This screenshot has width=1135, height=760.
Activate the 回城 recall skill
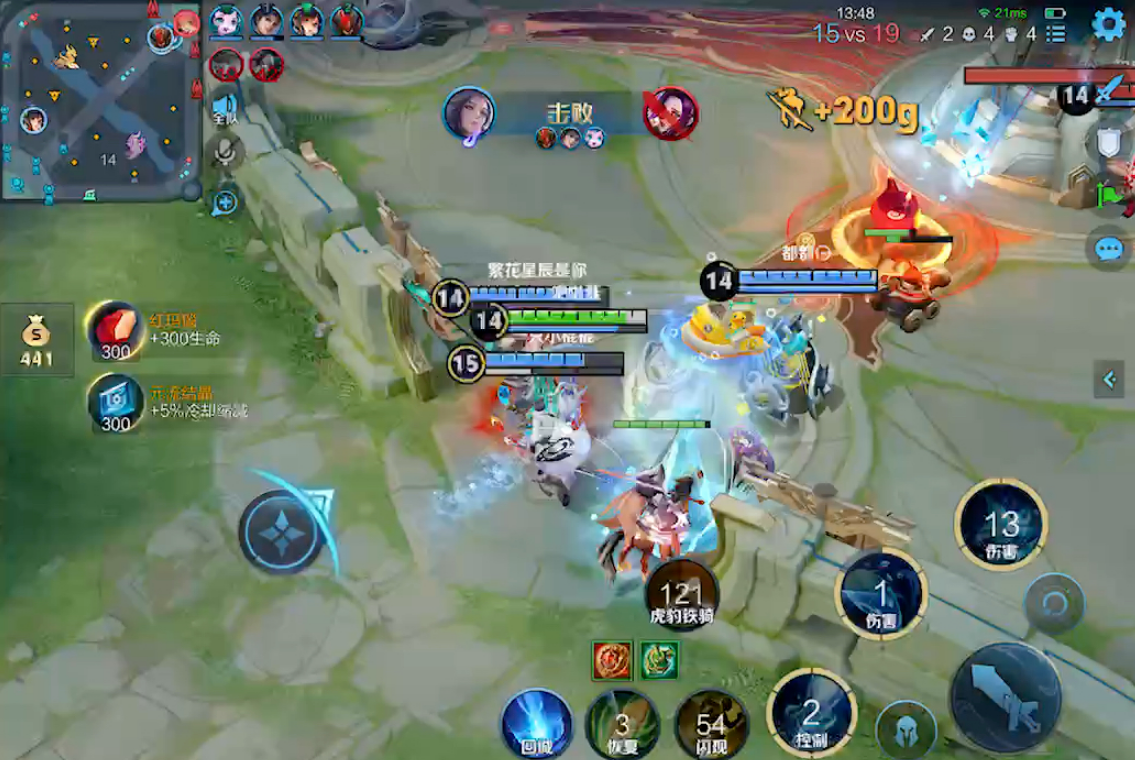pos(535,723)
